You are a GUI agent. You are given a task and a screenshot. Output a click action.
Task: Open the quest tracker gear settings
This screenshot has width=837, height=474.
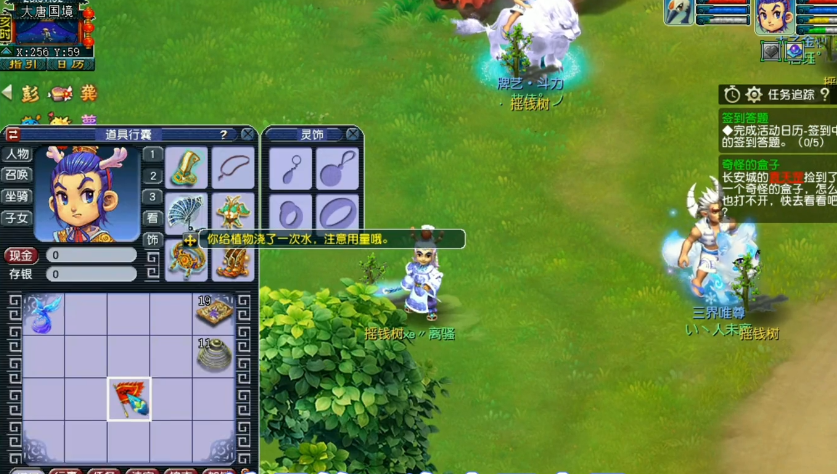754,95
